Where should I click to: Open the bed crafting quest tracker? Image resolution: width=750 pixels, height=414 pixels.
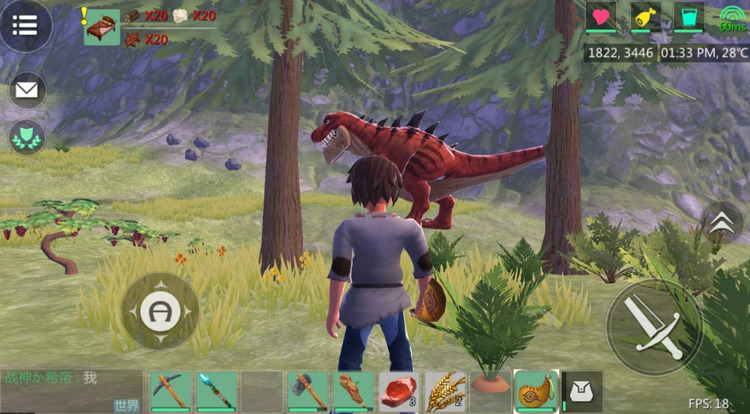(x=102, y=27)
